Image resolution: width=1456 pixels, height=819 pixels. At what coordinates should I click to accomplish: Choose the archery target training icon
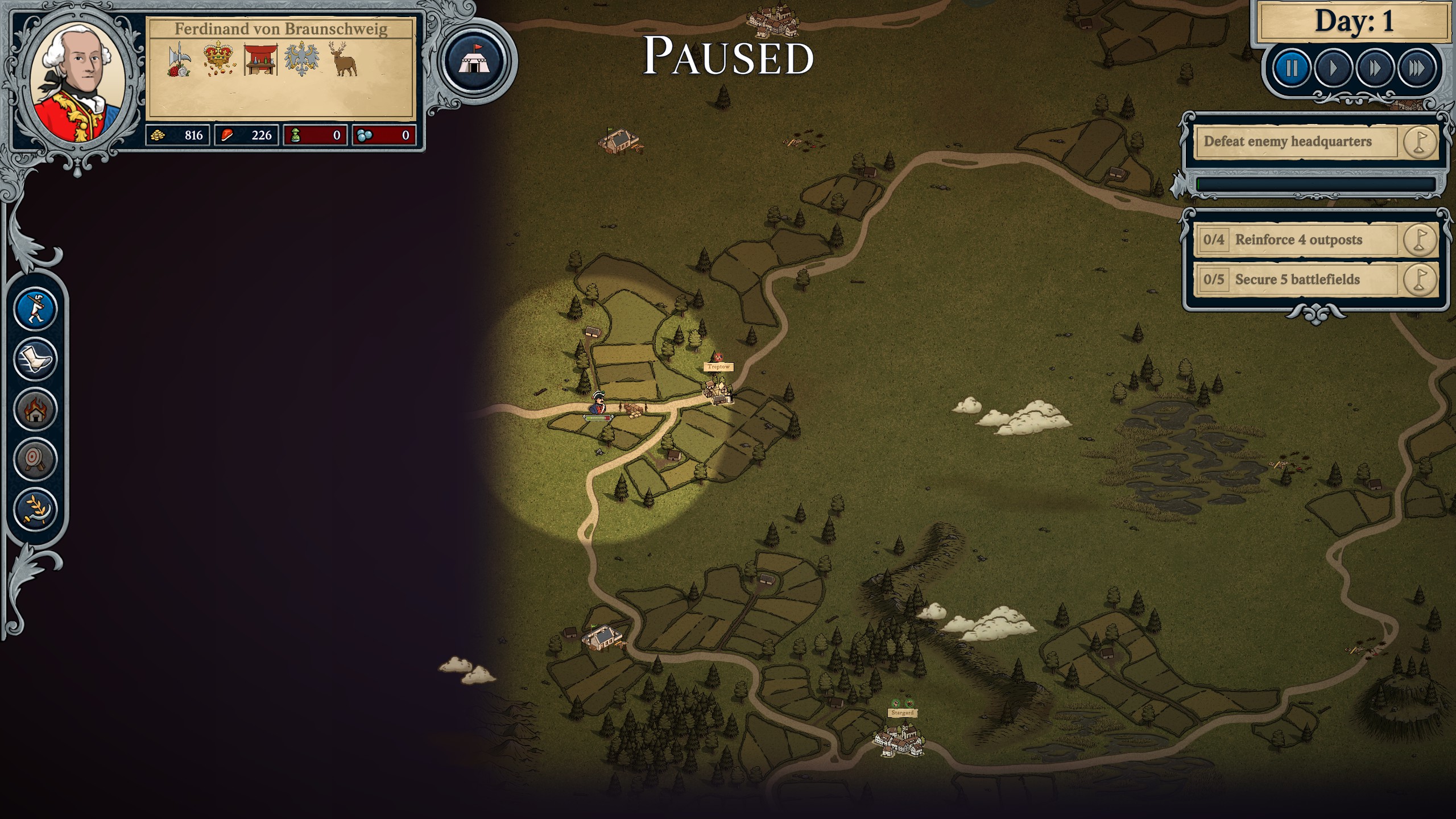35,459
